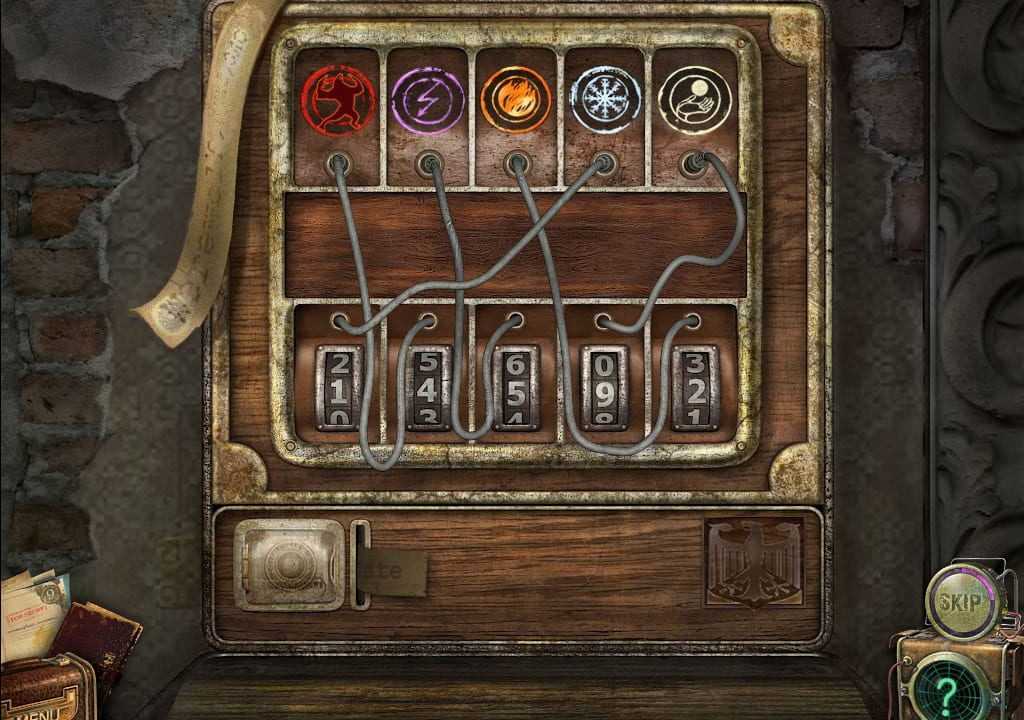Turn the number dial showing 2-1-0

pos(339,388)
